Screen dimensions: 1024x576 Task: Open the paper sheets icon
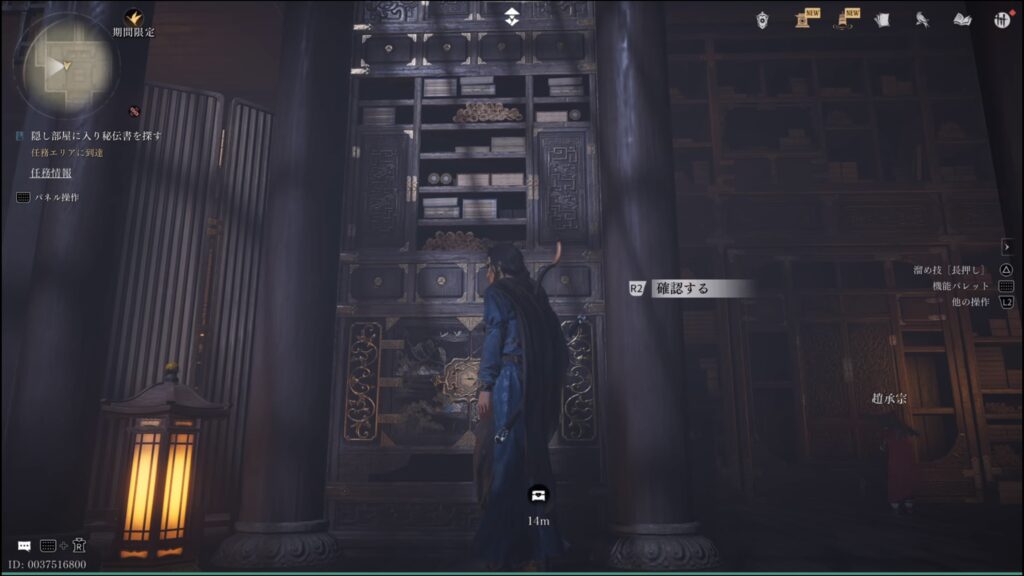pos(882,19)
